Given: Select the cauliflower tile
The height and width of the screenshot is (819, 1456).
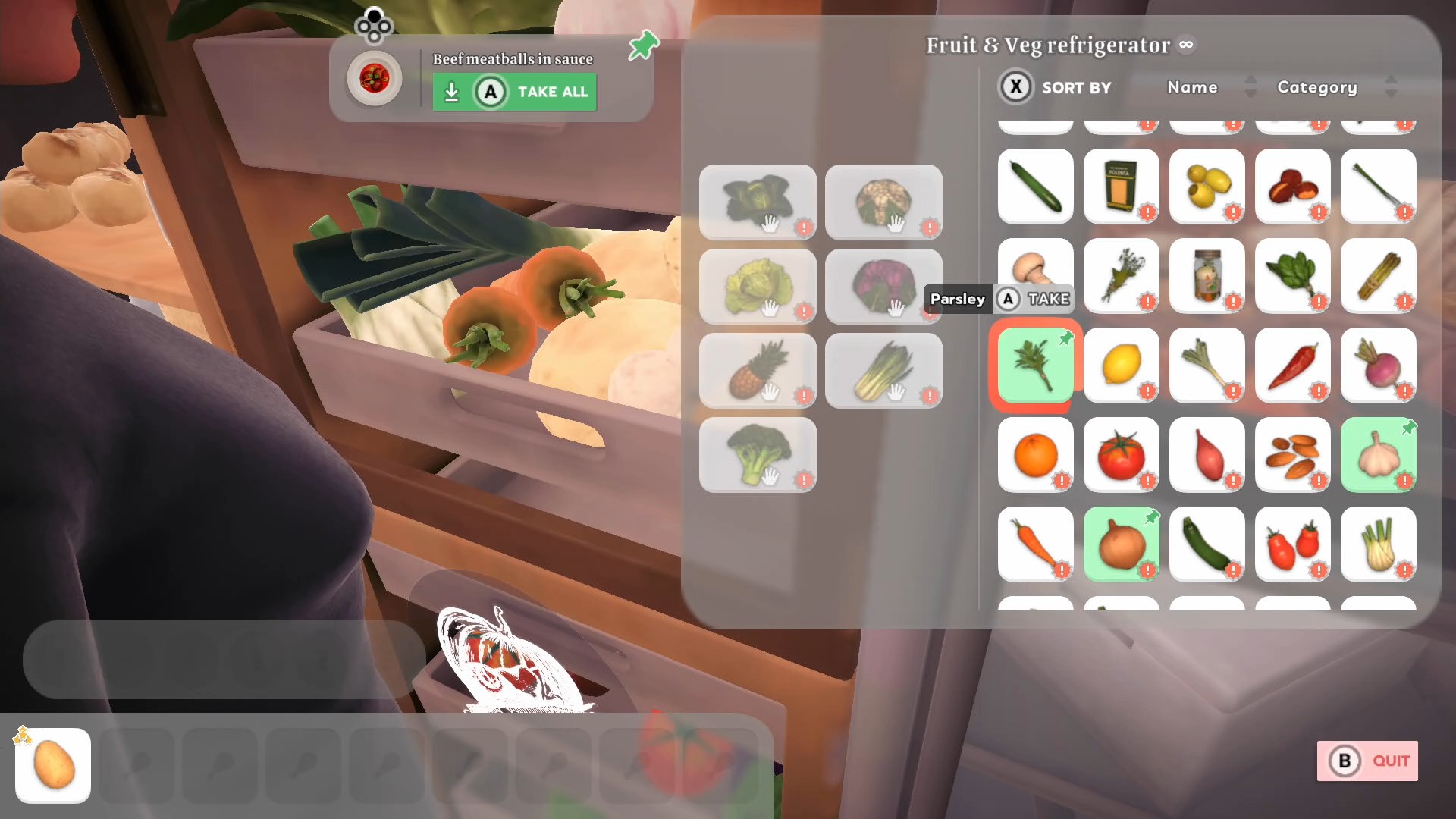Looking at the screenshot, I should coord(883,202).
